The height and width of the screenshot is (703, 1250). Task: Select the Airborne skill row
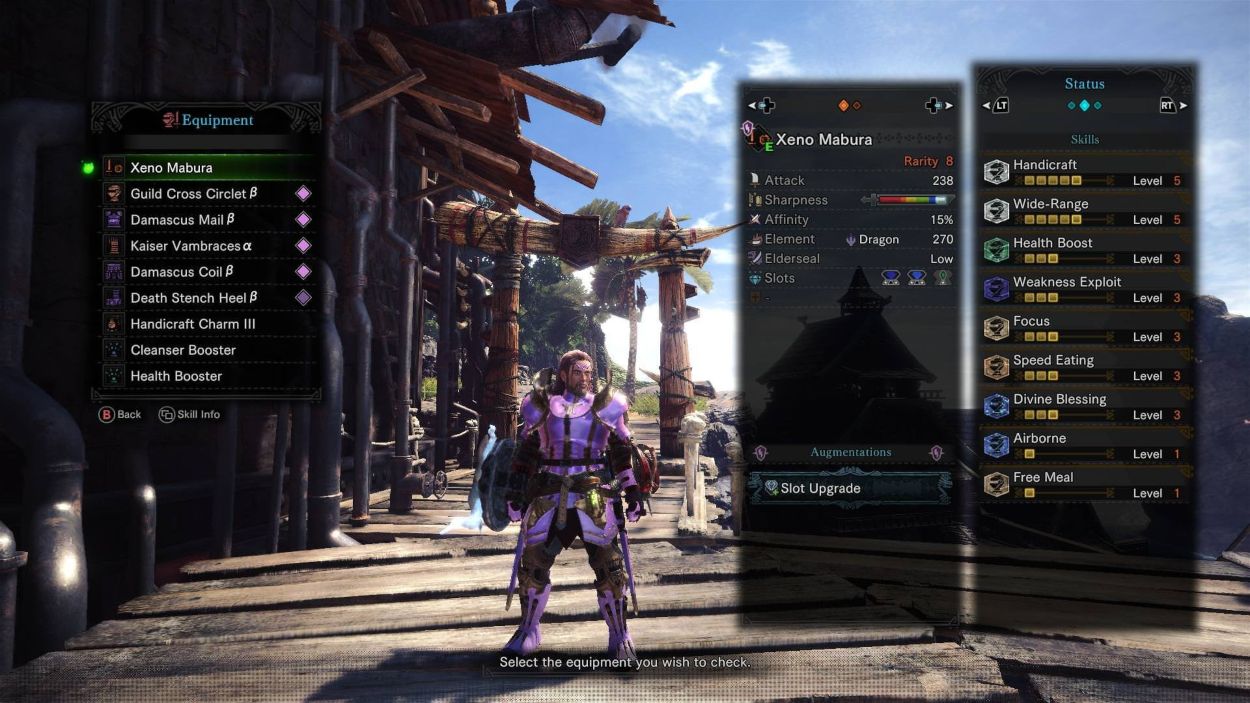tap(1085, 445)
